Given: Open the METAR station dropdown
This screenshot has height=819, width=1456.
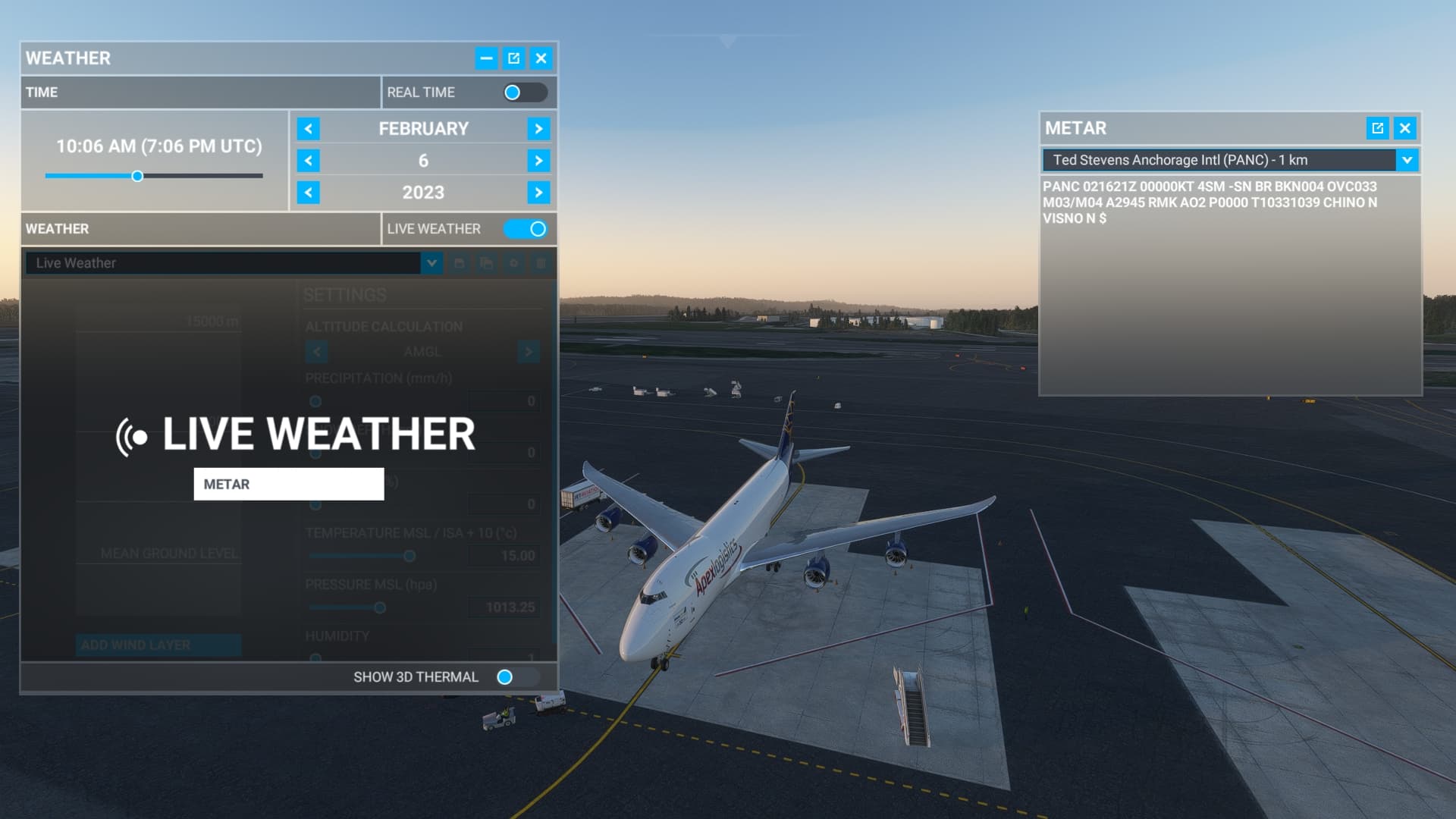Looking at the screenshot, I should point(1407,160).
